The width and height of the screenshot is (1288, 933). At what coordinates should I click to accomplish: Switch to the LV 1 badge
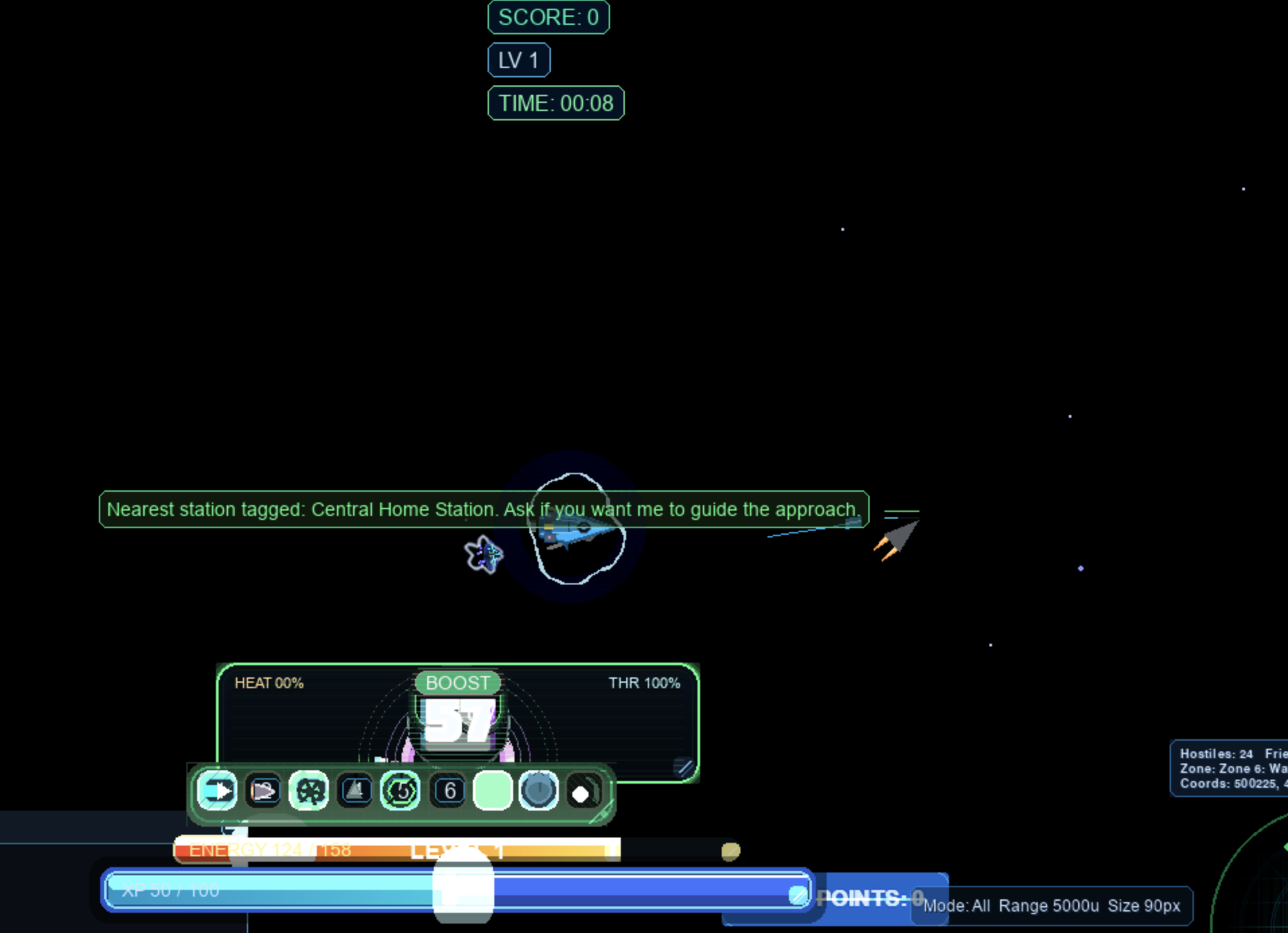(518, 59)
